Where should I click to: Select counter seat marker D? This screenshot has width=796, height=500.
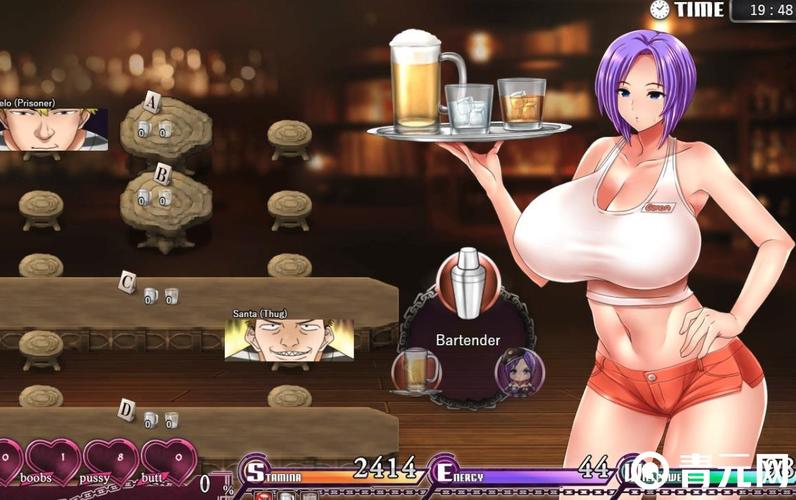pyautogui.click(x=126, y=408)
